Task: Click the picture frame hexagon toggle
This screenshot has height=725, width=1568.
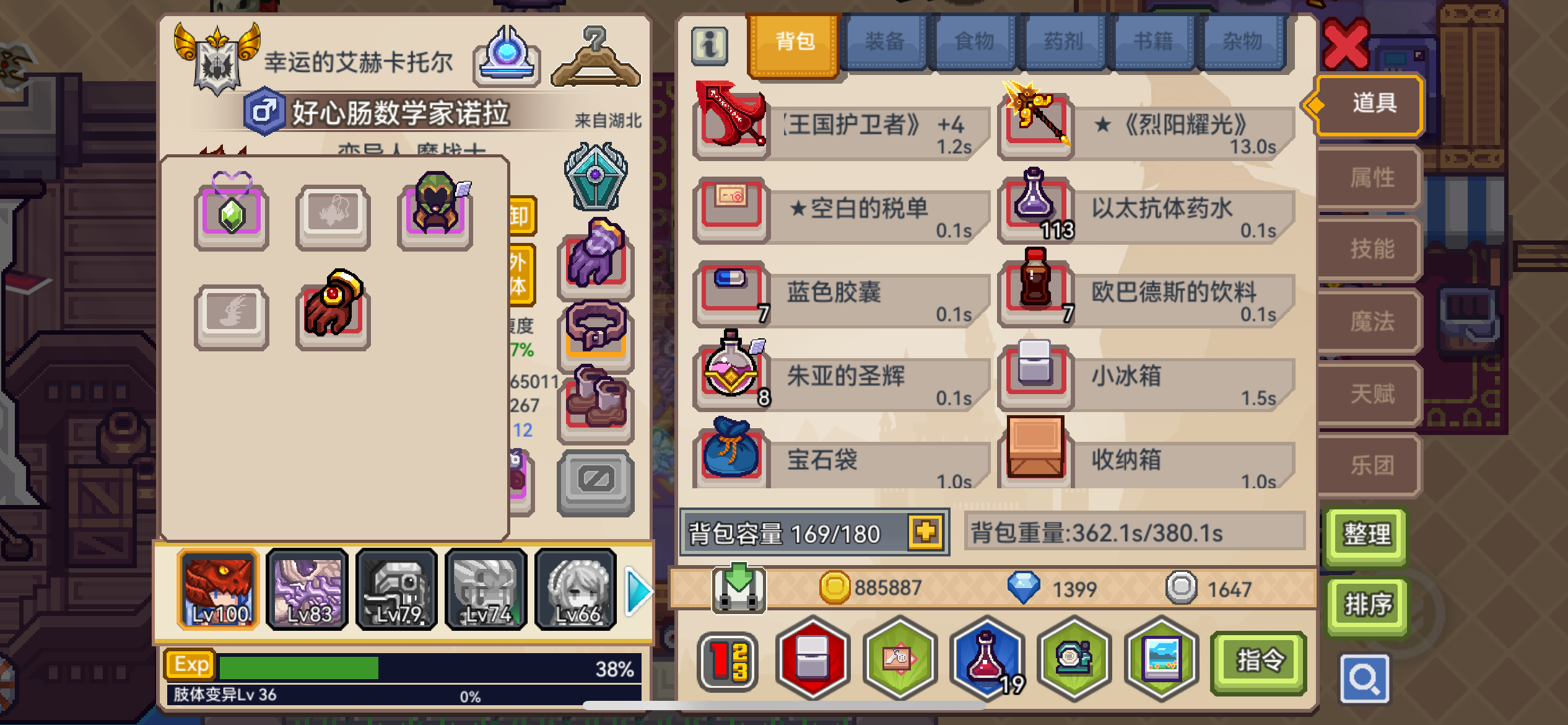Action: (x=1162, y=660)
